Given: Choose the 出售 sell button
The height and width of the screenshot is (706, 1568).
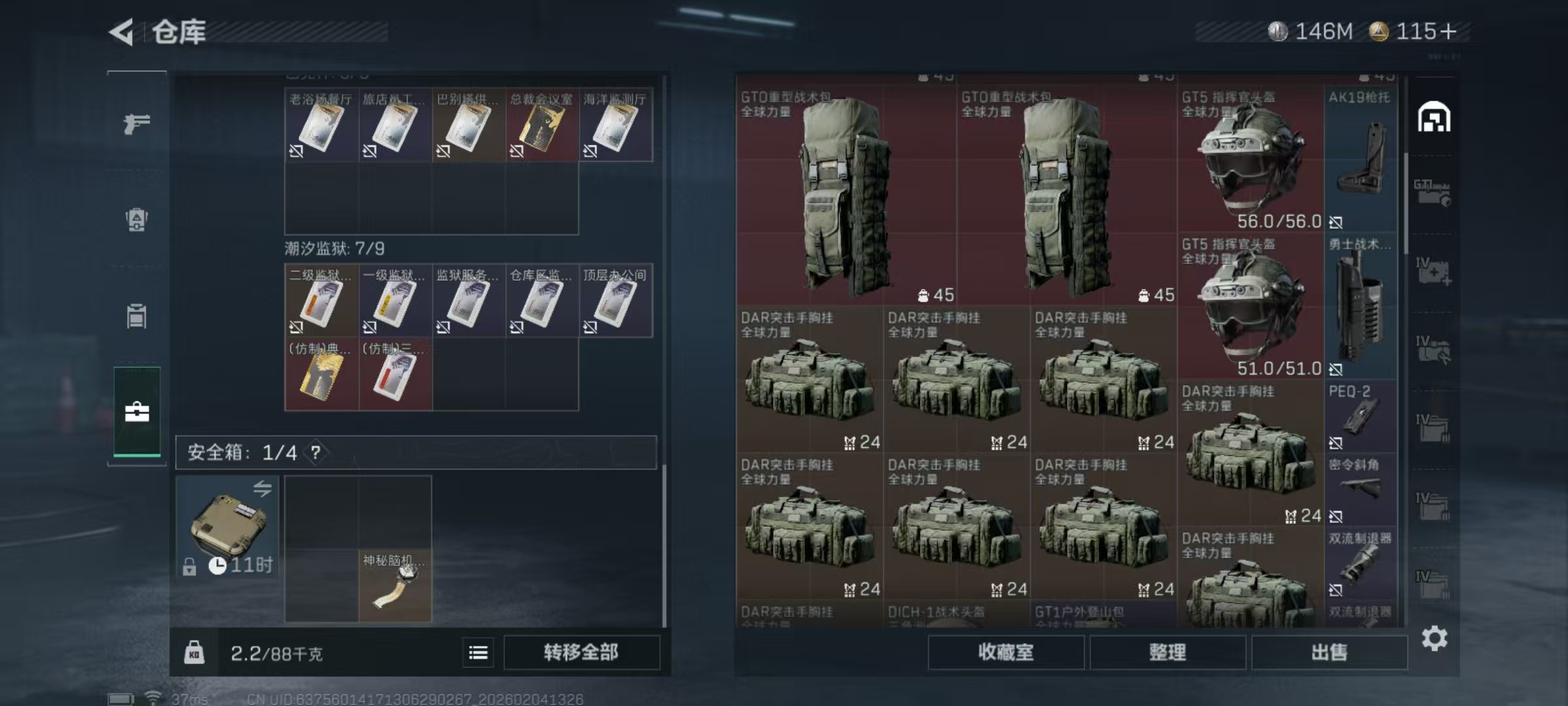Looking at the screenshot, I should point(1329,652).
